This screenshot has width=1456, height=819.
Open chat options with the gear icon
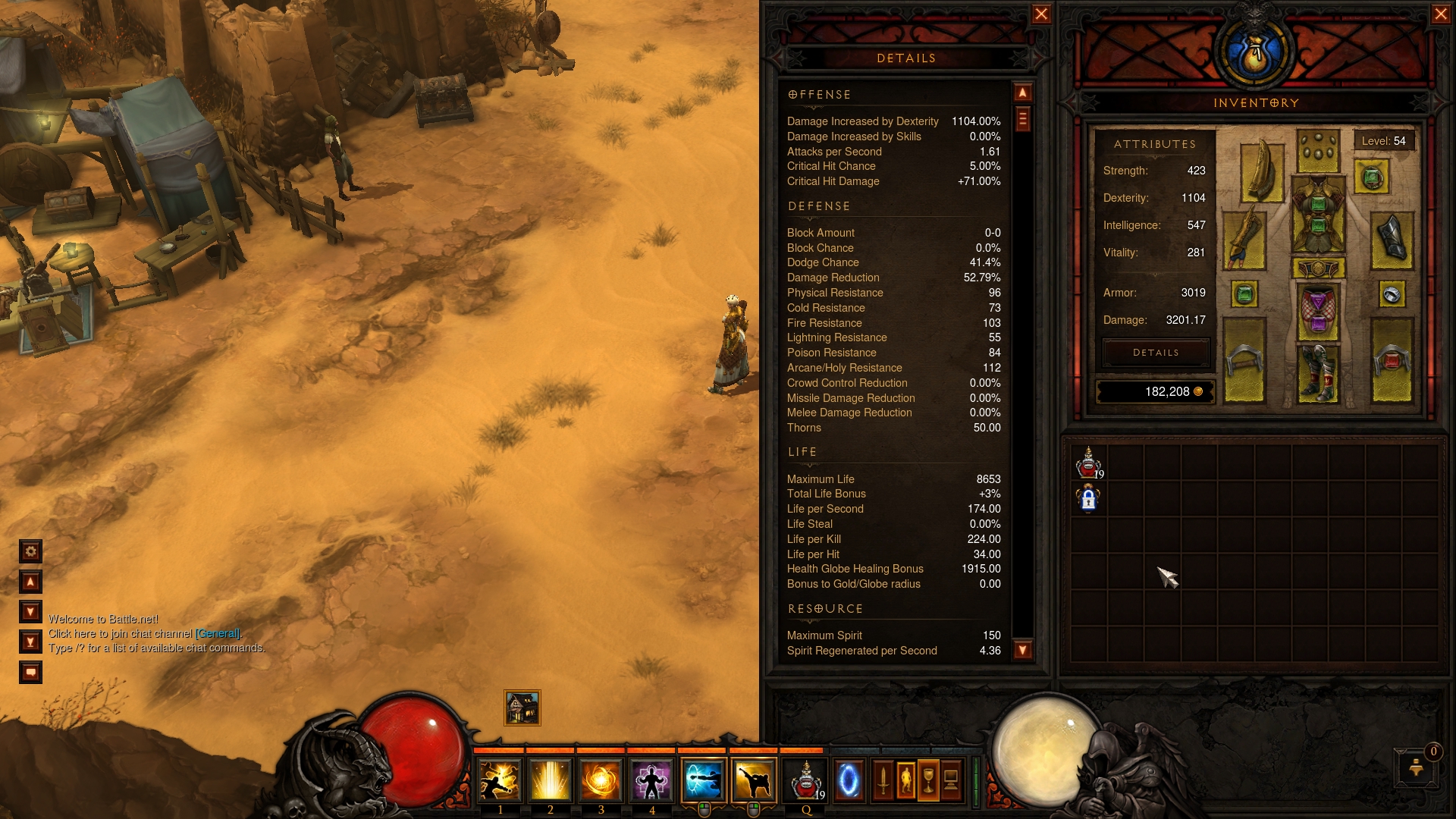pos(30,551)
